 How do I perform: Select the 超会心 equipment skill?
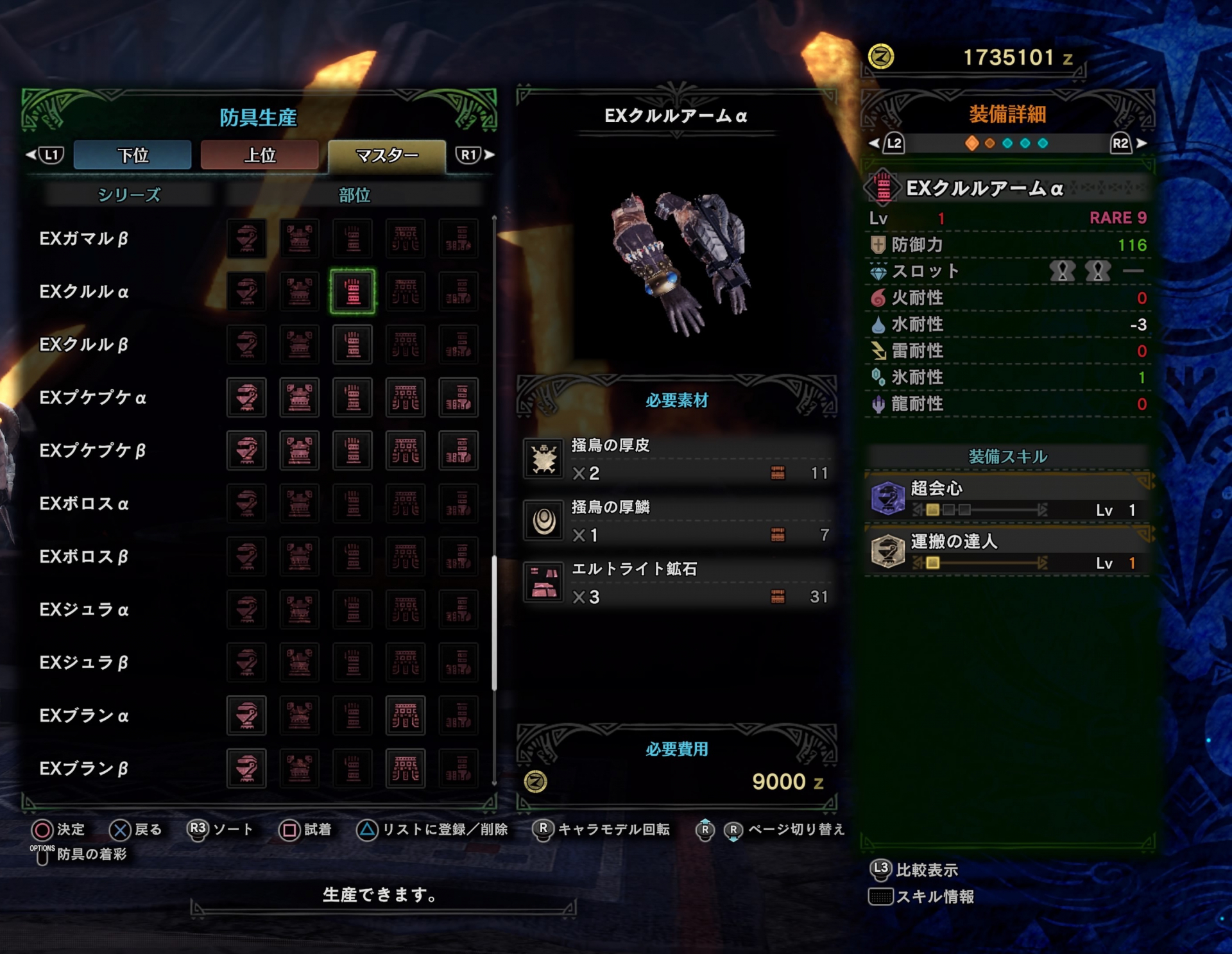pyautogui.click(x=1007, y=498)
